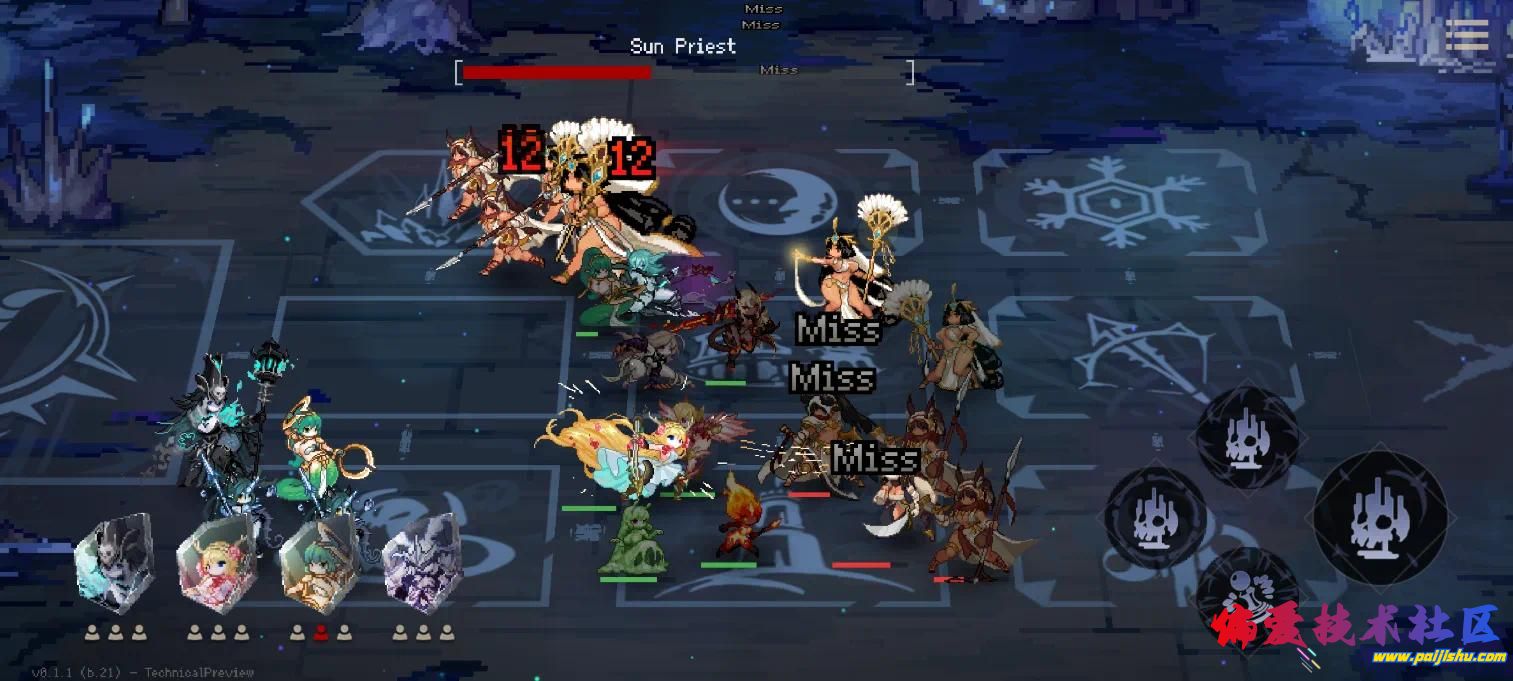The image size is (1513, 681).
Task: Select the blonde girl with pink flower portrait
Action: (x=217, y=563)
